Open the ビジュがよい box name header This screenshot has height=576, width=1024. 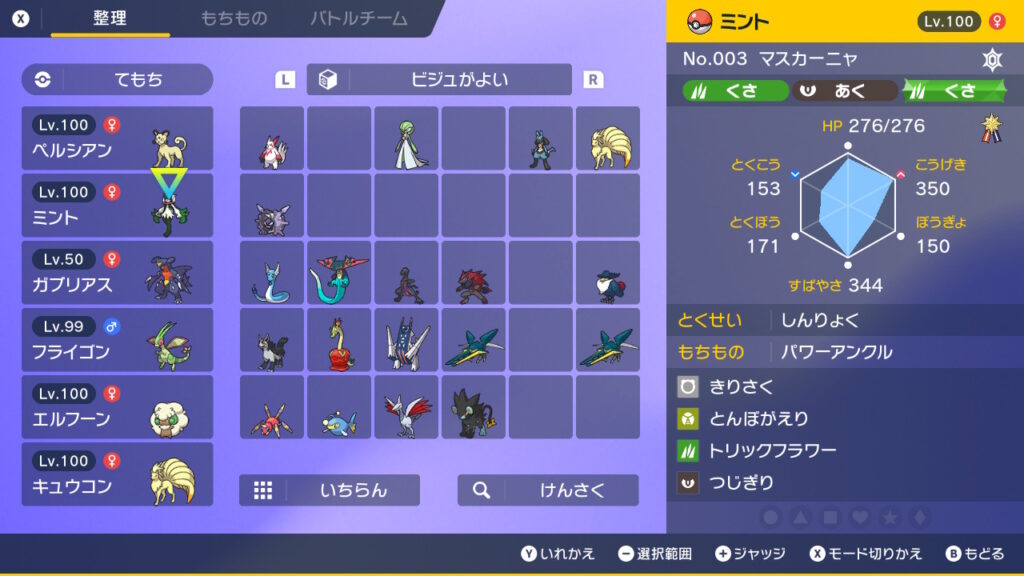point(439,80)
